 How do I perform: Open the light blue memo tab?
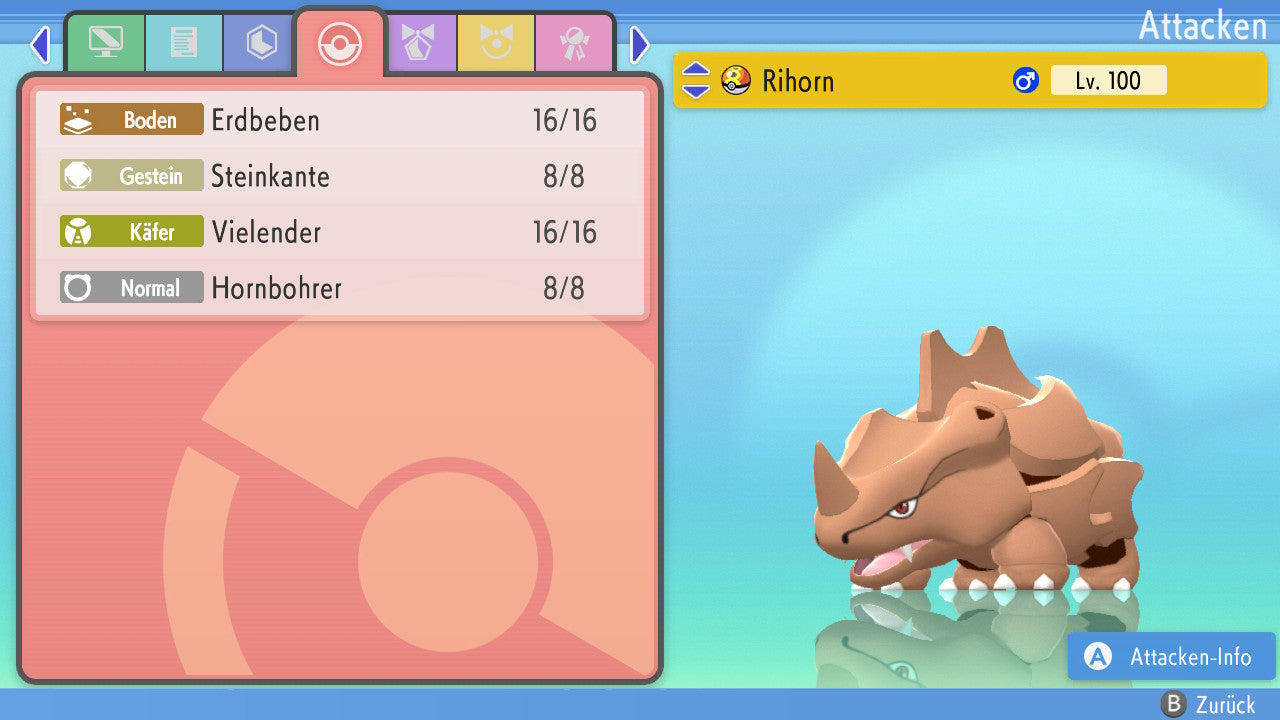pos(183,43)
